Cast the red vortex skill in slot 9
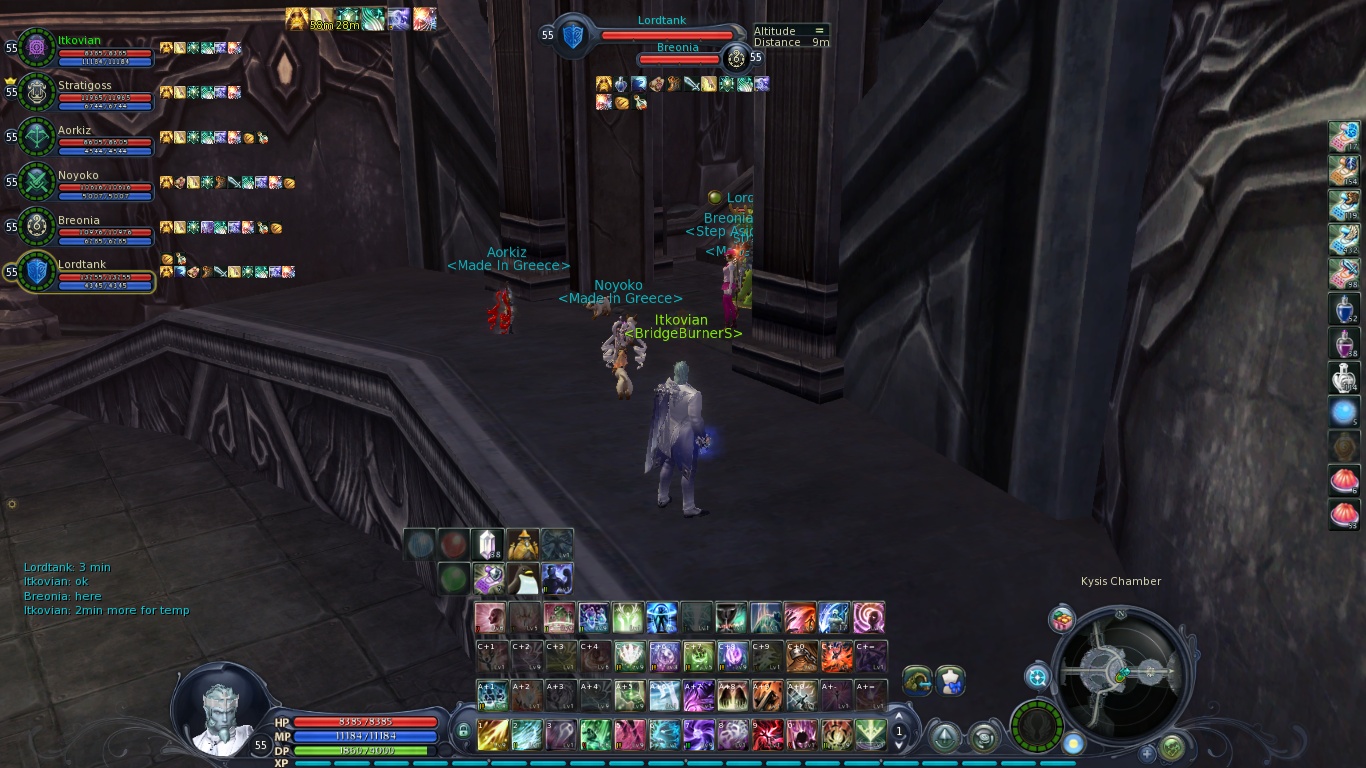 (x=767, y=735)
